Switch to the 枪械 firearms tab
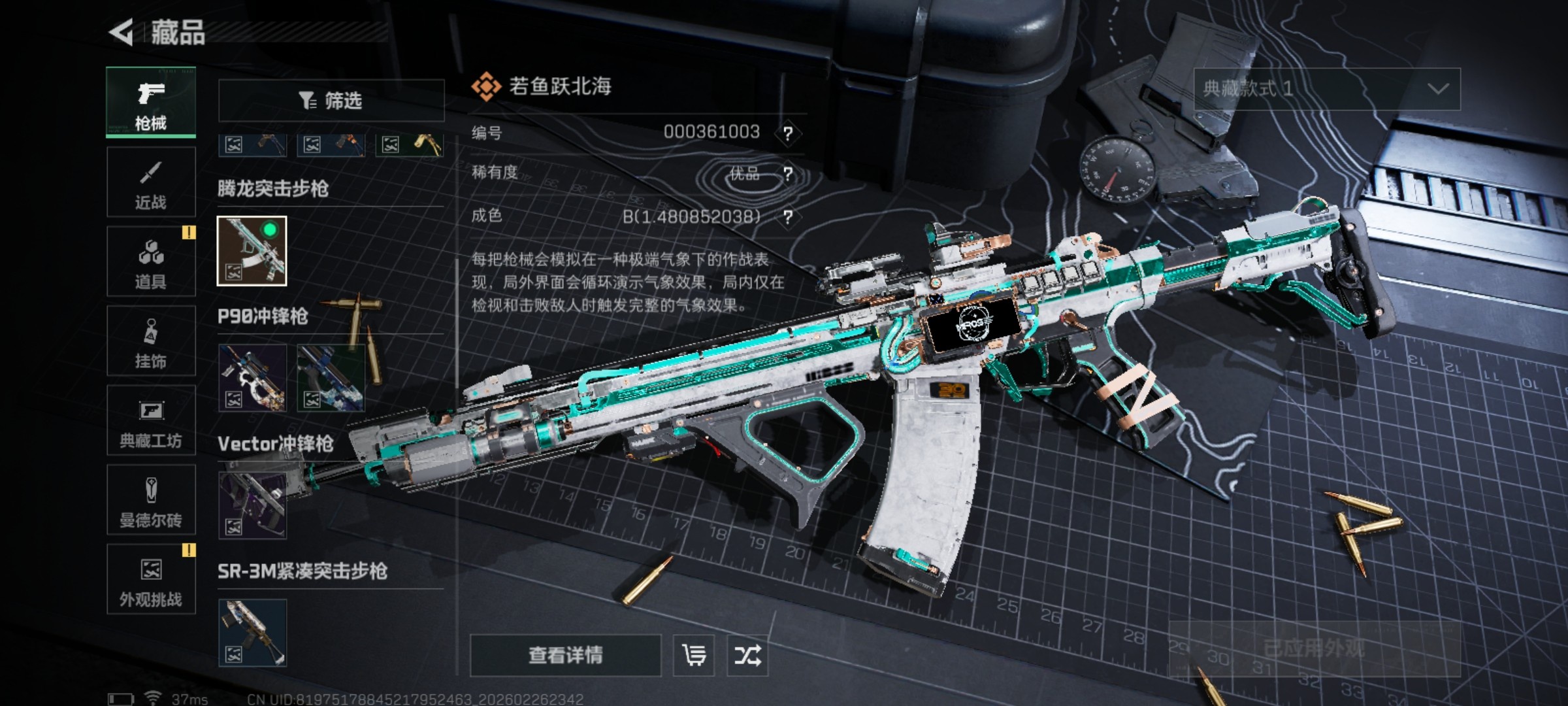This screenshot has width=1568, height=706. (x=151, y=103)
